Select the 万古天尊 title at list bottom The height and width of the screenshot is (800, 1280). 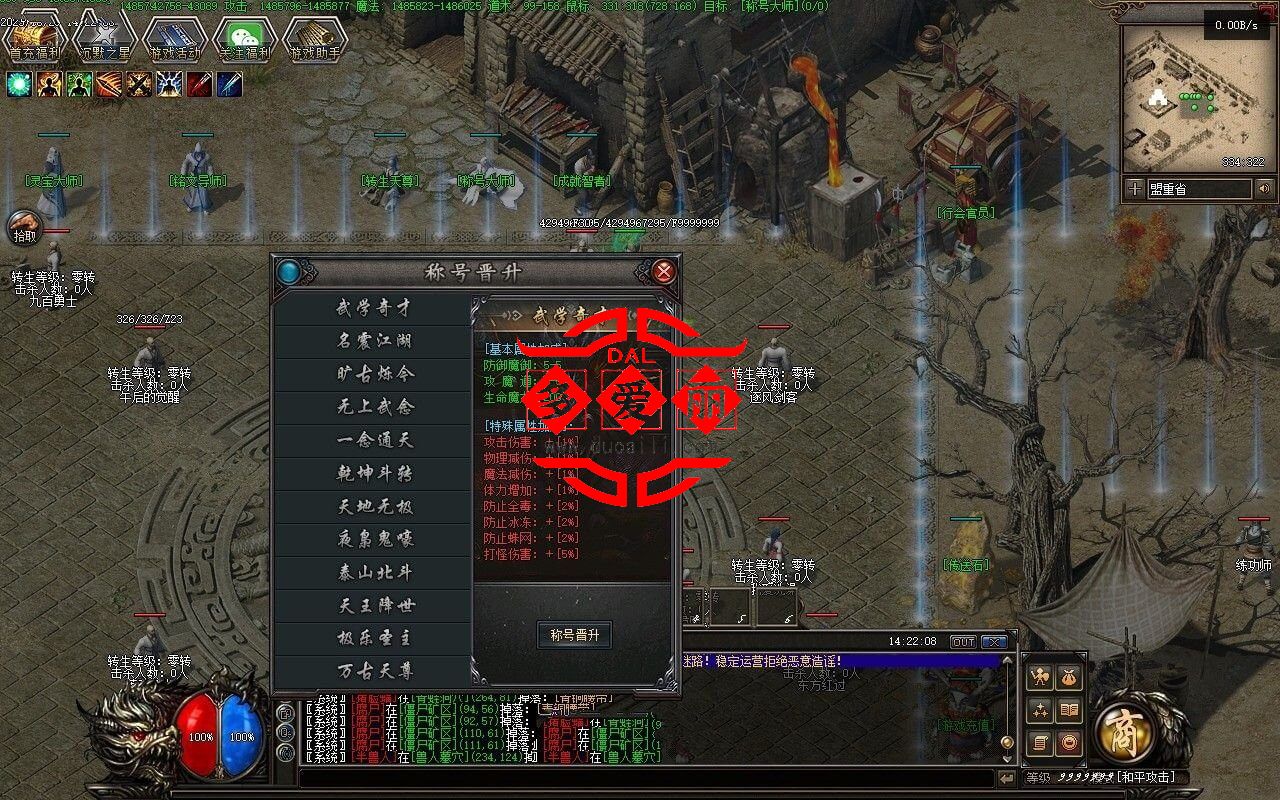[x=374, y=670]
